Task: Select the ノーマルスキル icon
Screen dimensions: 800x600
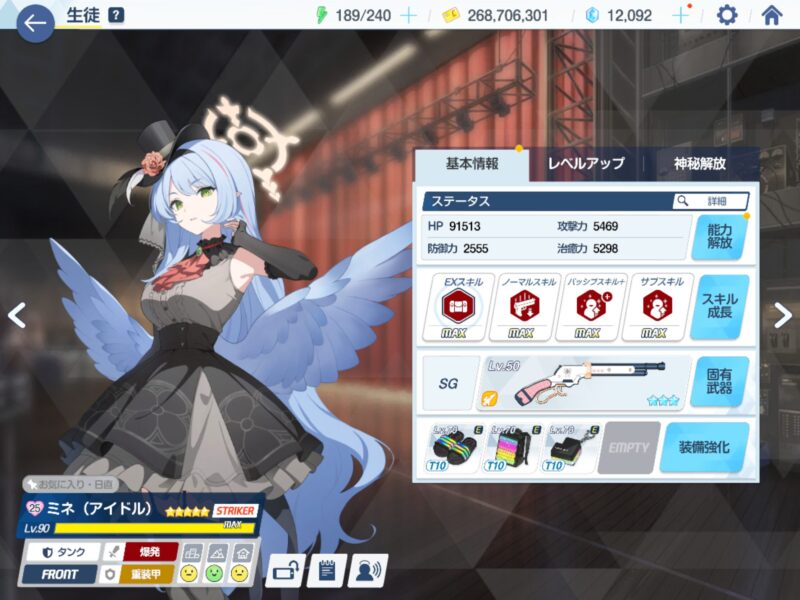Action: click(520, 306)
